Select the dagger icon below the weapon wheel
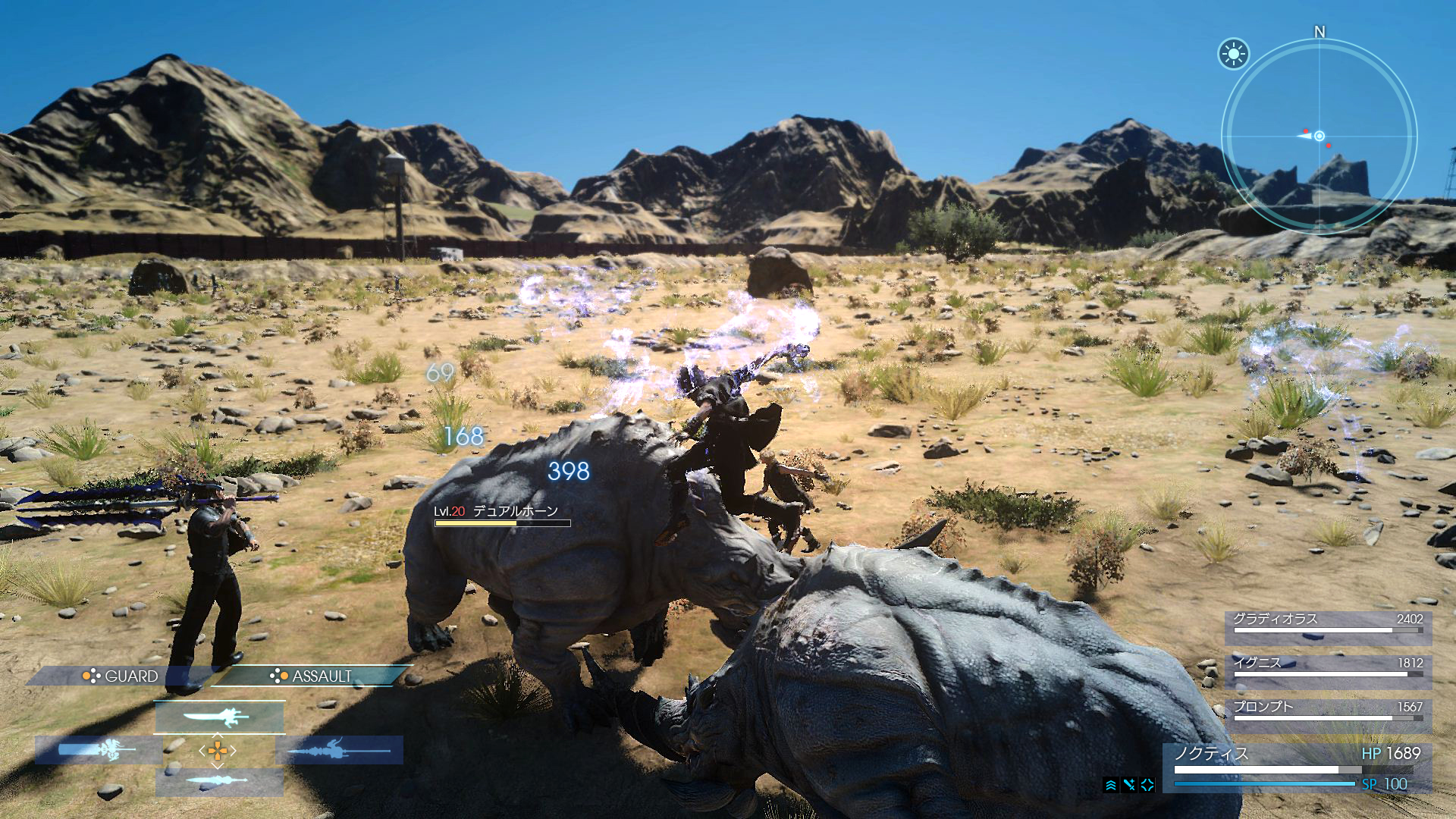This screenshot has height=819, width=1456. (218, 783)
